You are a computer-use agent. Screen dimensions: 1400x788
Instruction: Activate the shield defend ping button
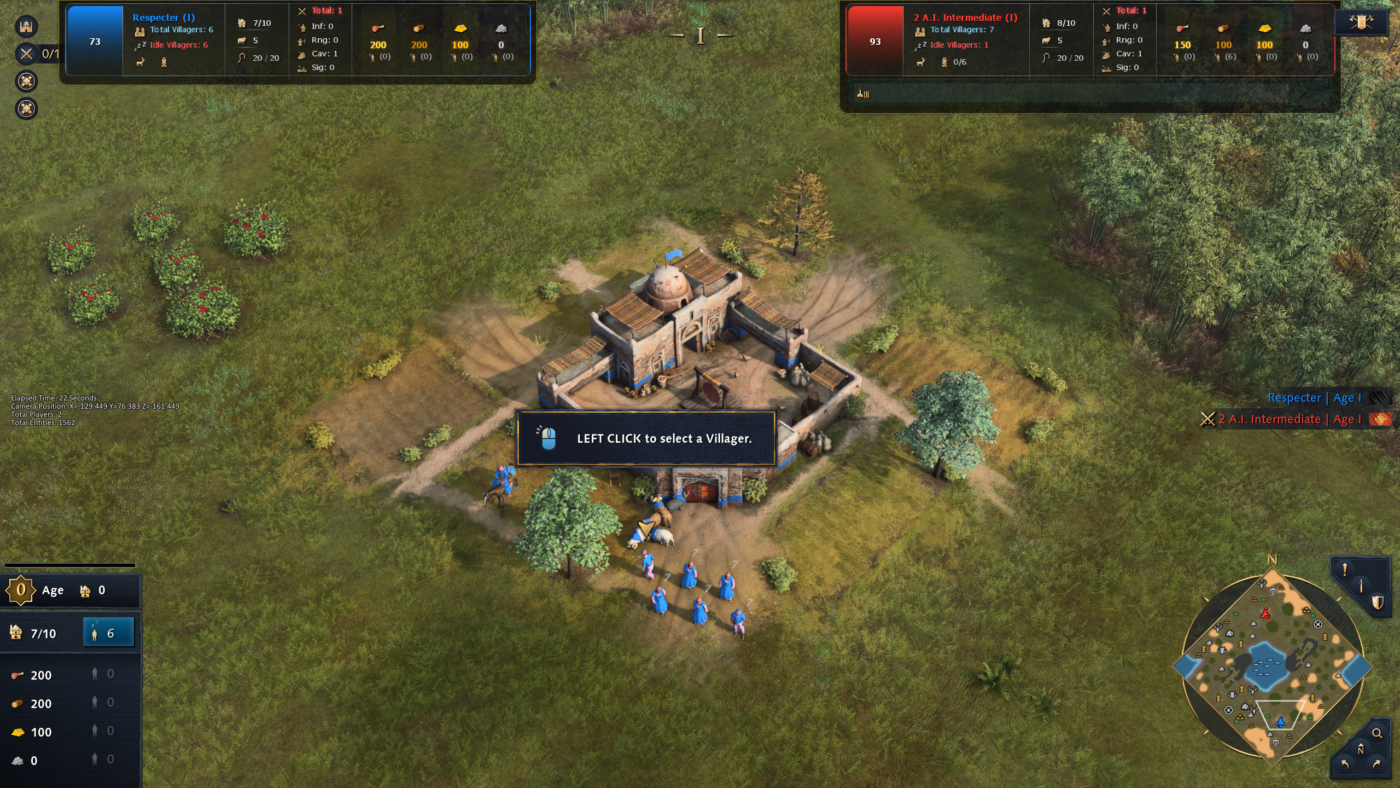coord(1377,602)
